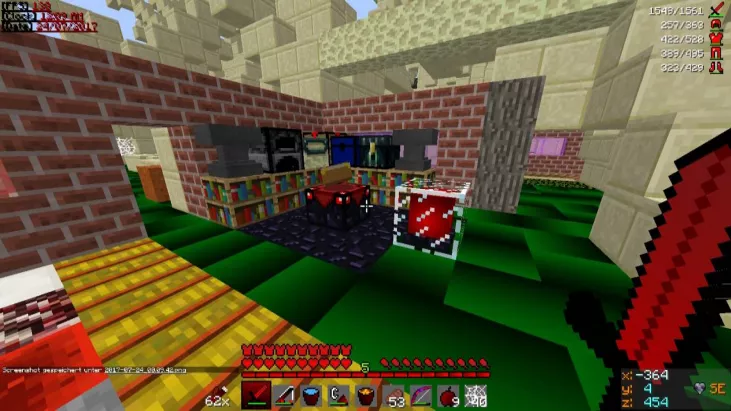Screen dimensions: 731x411
Task: Select the red apple stack slot
Action: [x=449, y=394]
